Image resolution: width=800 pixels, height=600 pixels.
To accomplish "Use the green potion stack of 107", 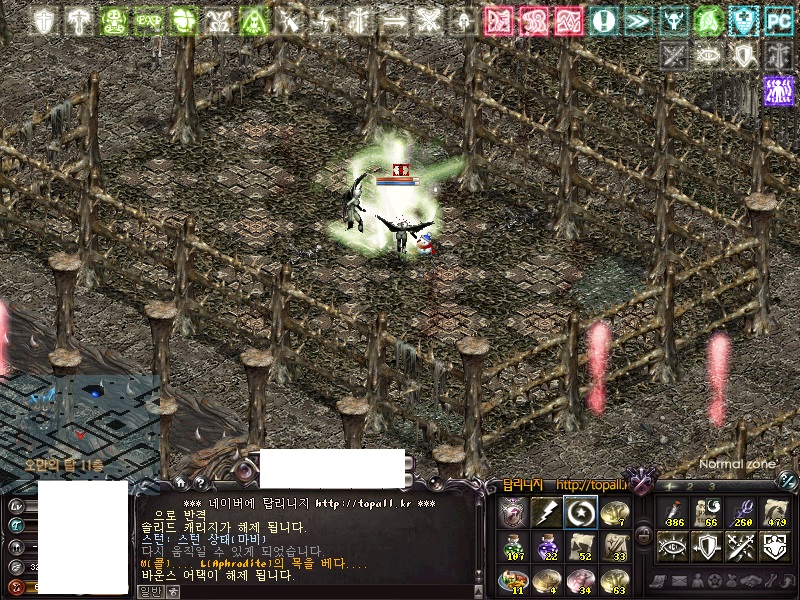I will tap(513, 546).
